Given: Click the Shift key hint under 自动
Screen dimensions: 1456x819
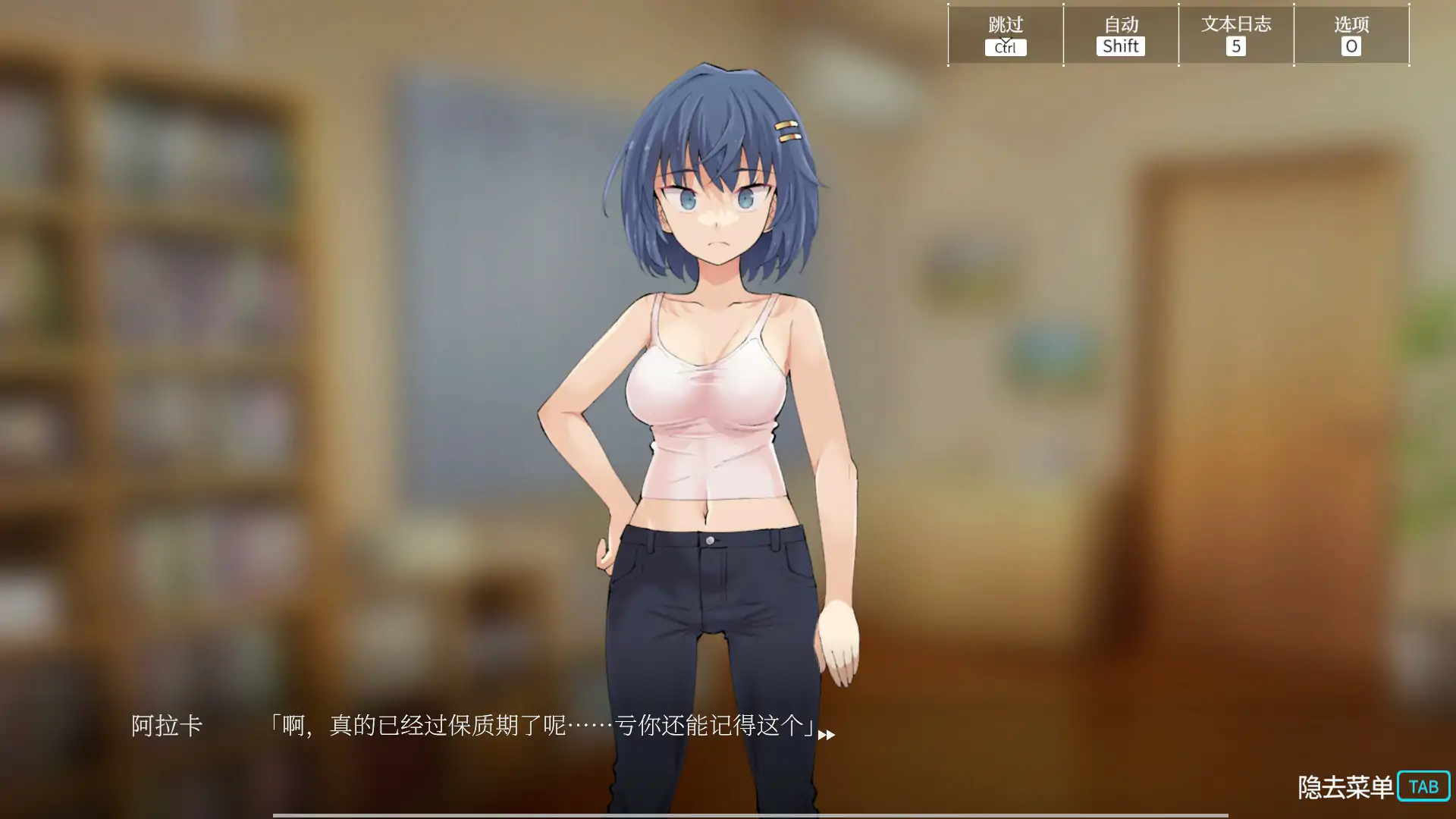Looking at the screenshot, I should (1119, 46).
